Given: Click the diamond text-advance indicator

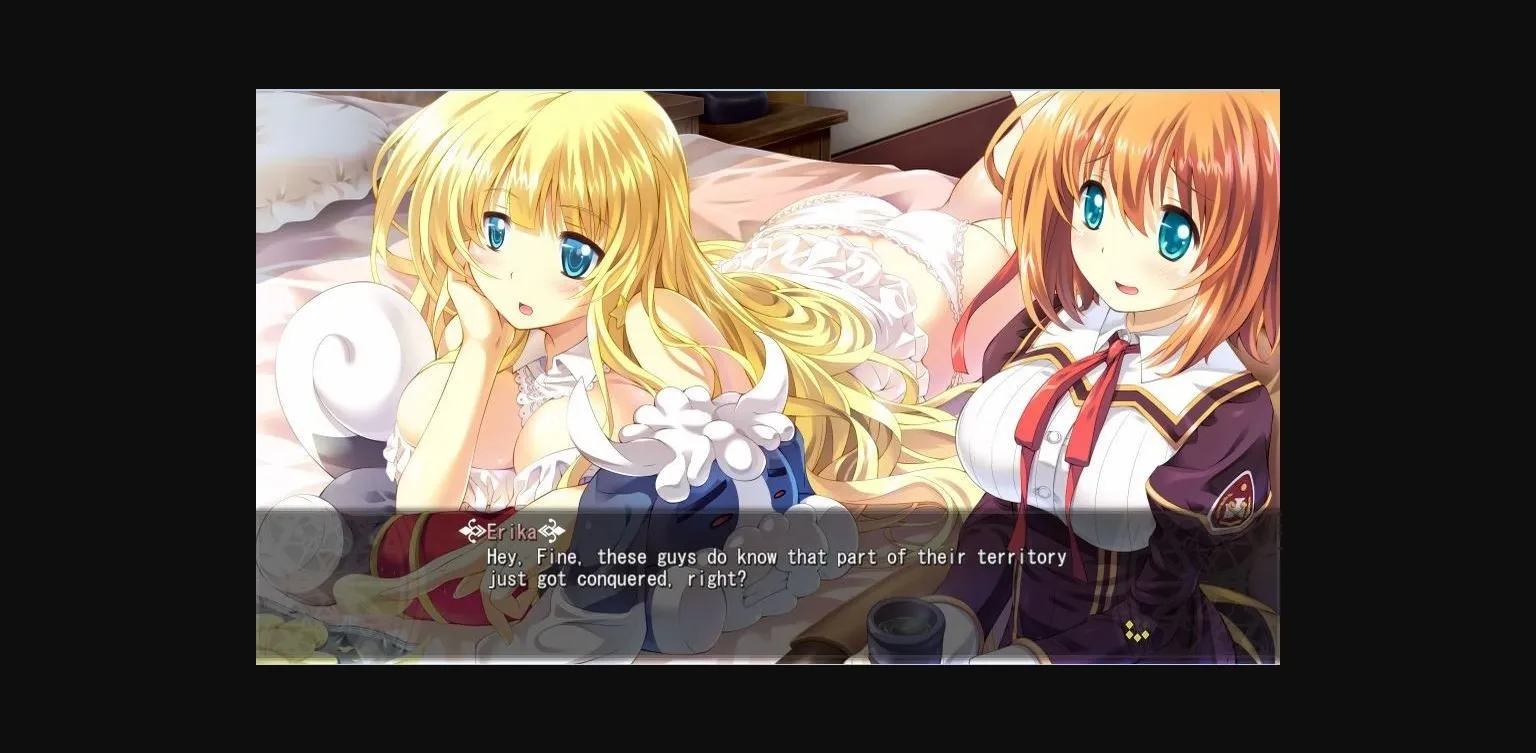Looking at the screenshot, I should click(1136, 632).
